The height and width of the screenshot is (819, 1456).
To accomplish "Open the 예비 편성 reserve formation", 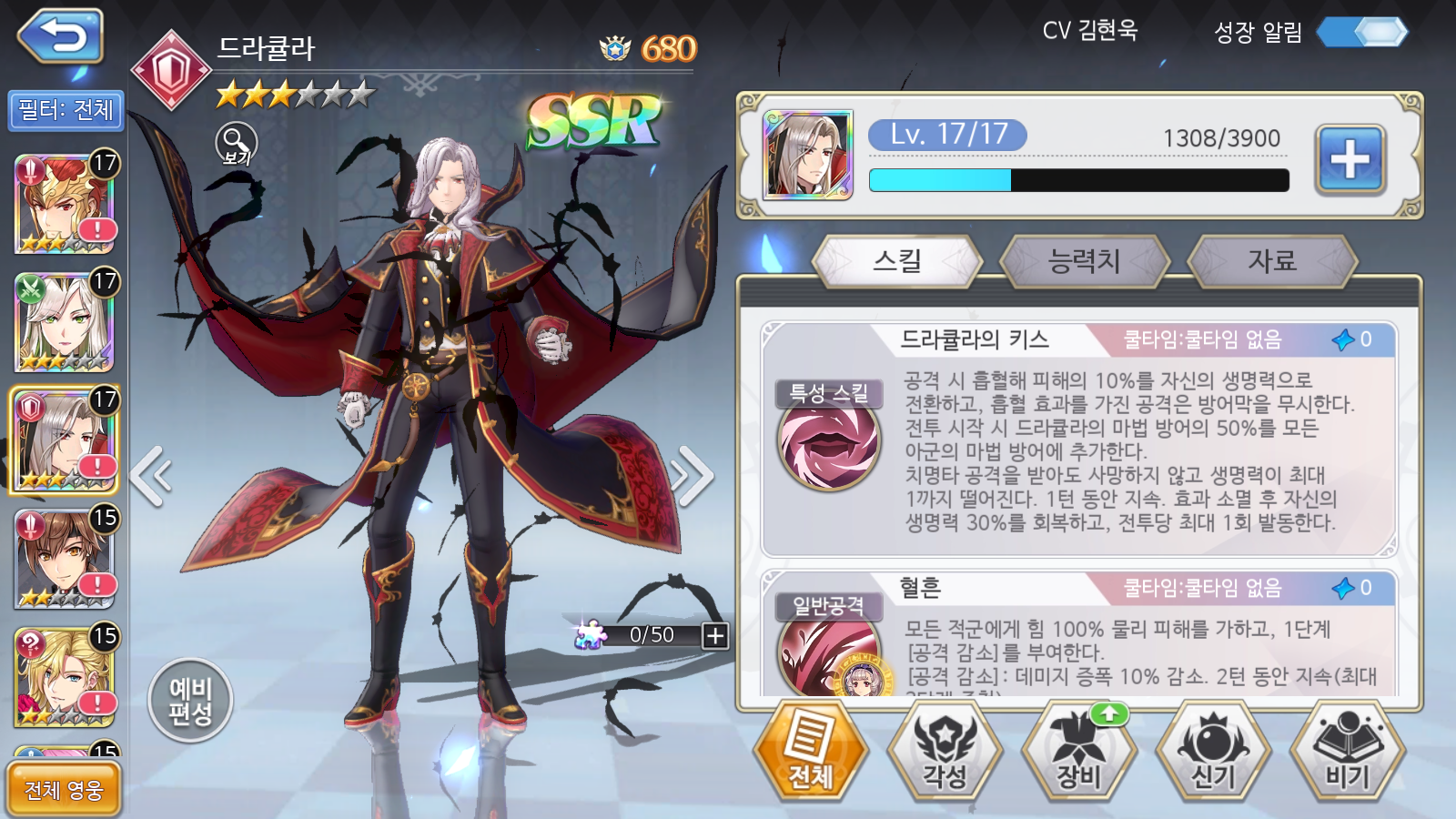I will click(x=190, y=701).
